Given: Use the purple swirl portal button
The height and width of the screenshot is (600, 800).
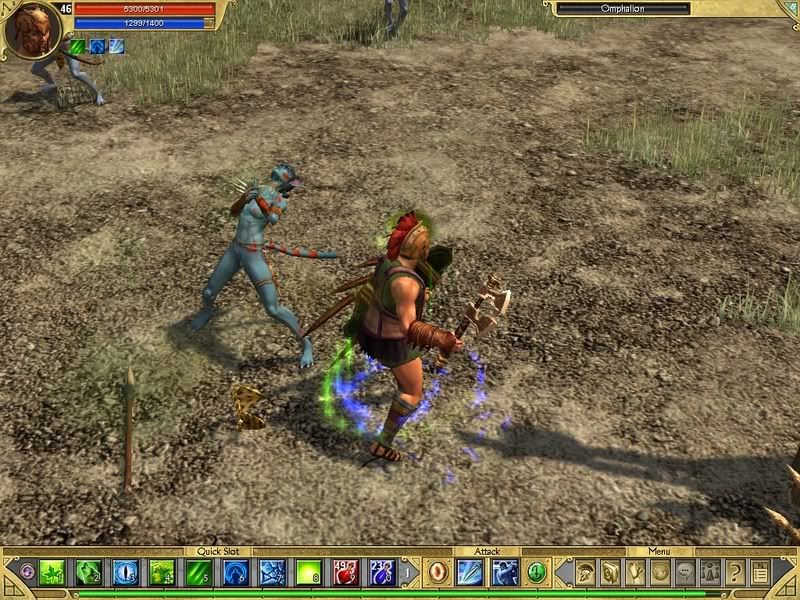Looking at the screenshot, I should coord(24,573).
